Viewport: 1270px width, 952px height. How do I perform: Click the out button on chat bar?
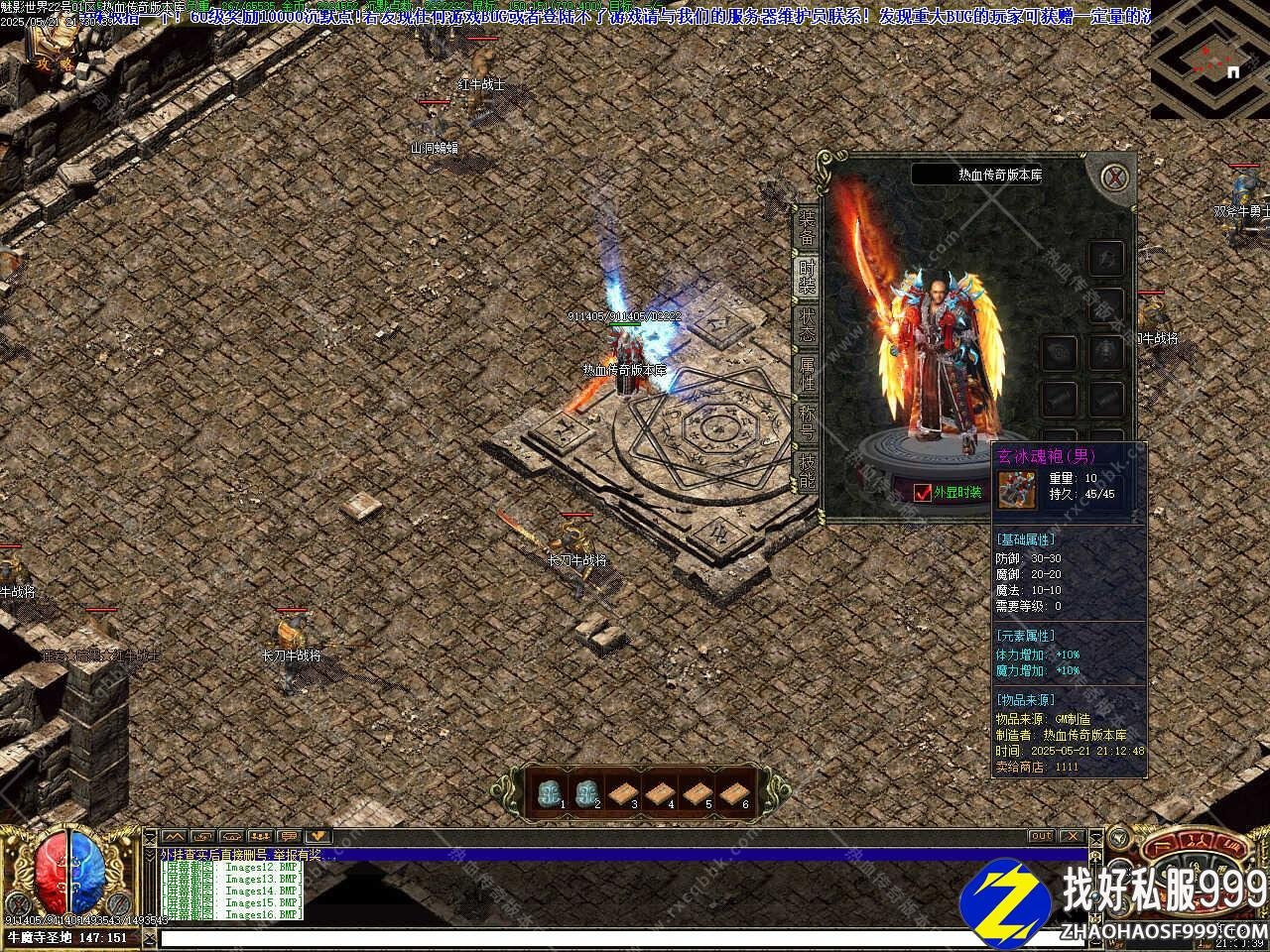coord(1040,836)
